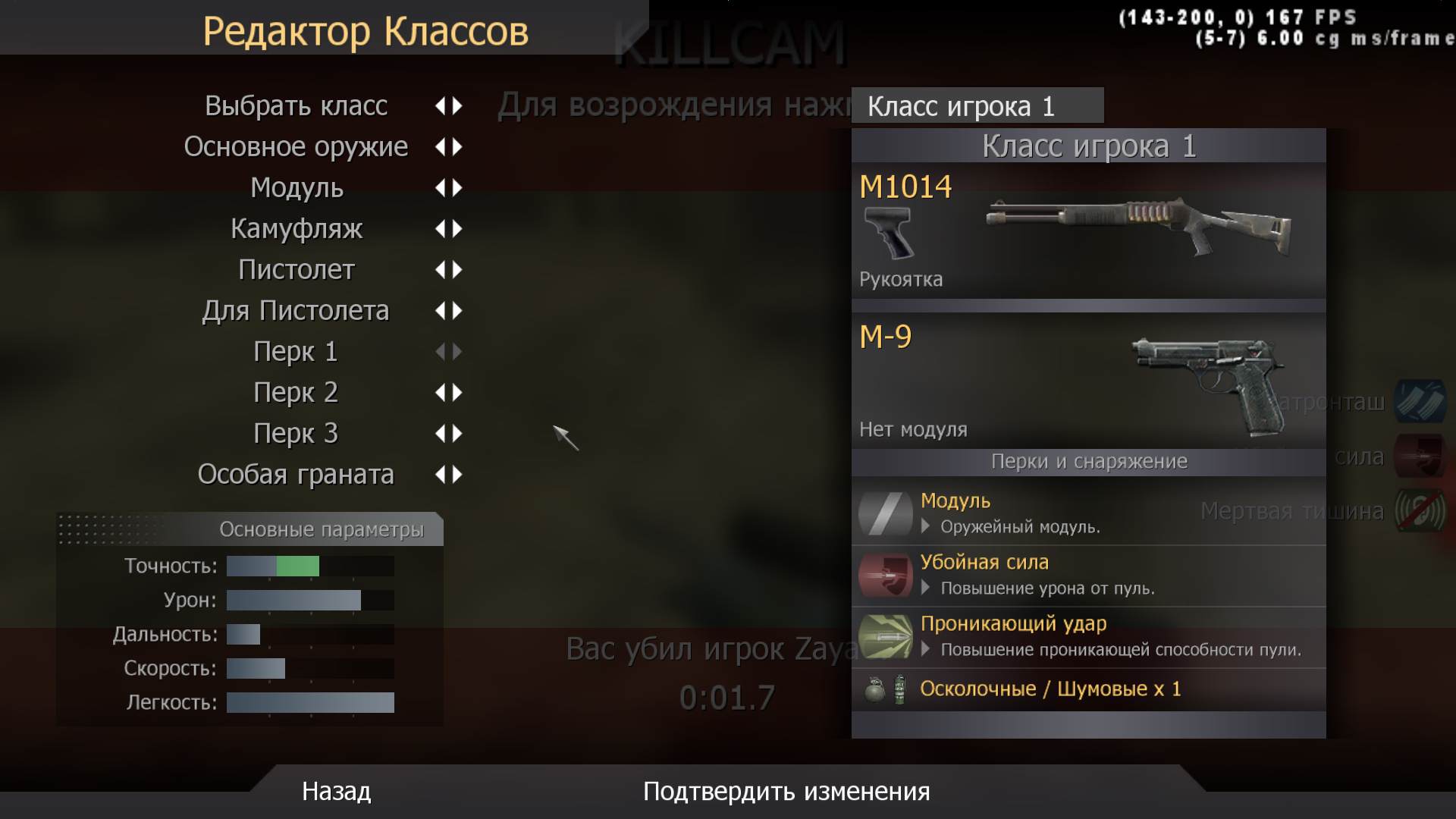
Task: Select the "Камуфляж" option
Action: click(297, 229)
